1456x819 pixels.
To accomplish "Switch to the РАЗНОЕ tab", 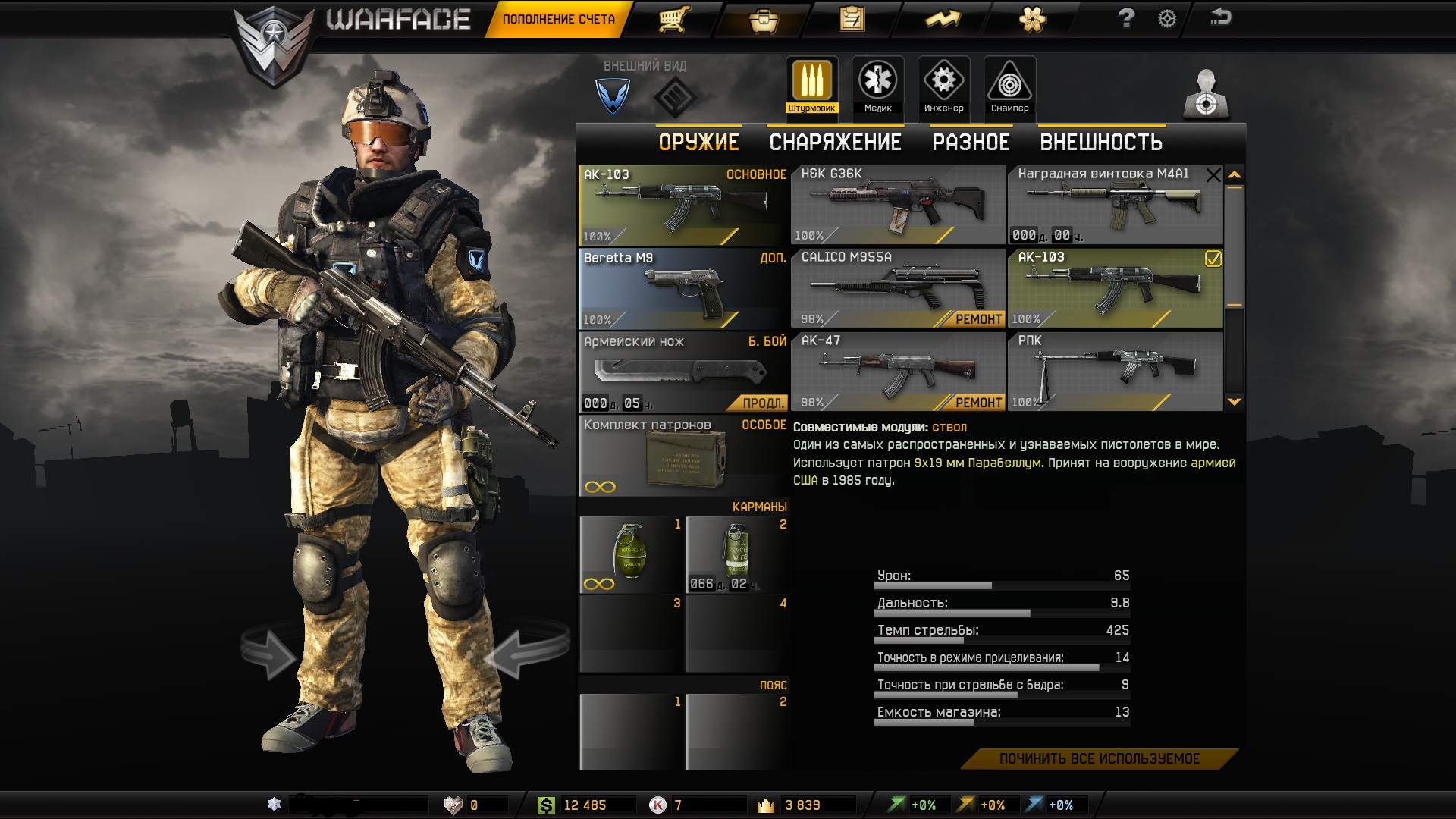I will click(971, 143).
